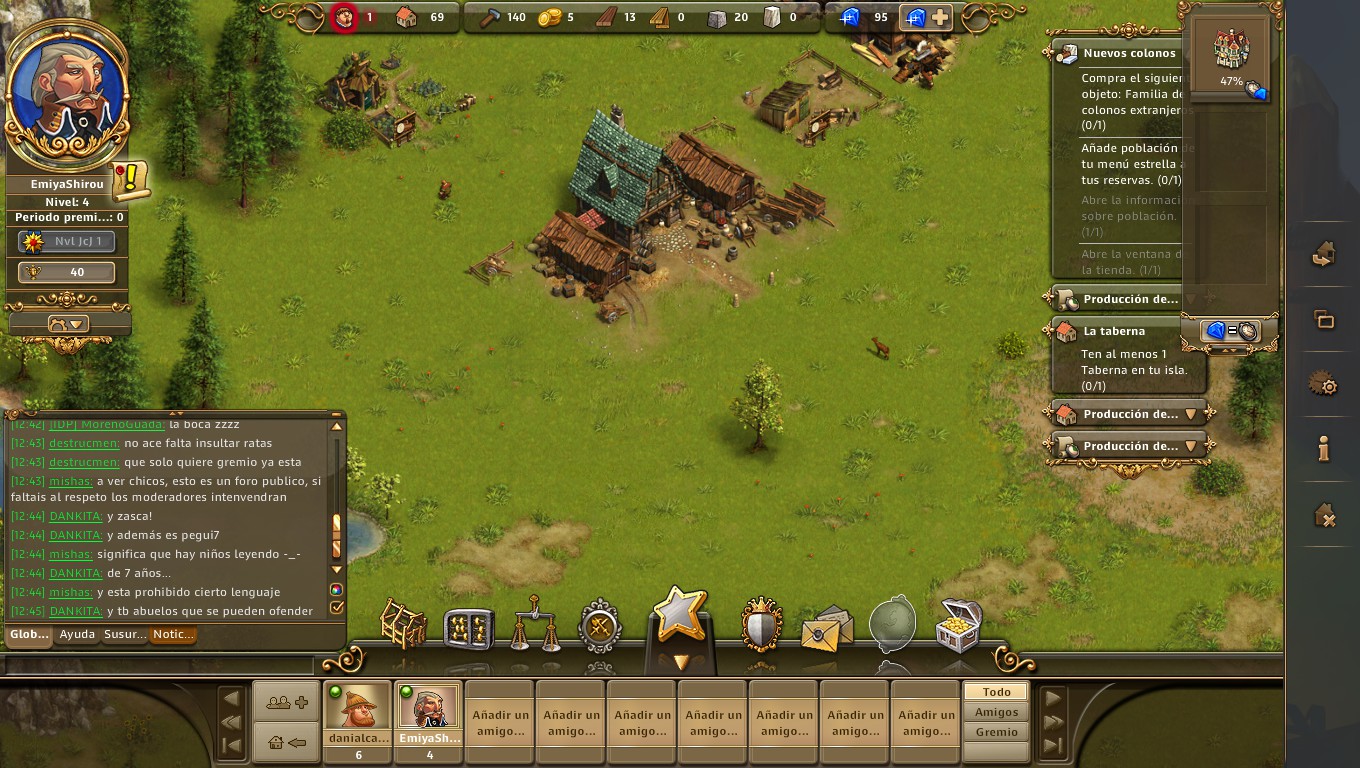Open the star menu
This screenshot has height=768, width=1360.
point(680,615)
